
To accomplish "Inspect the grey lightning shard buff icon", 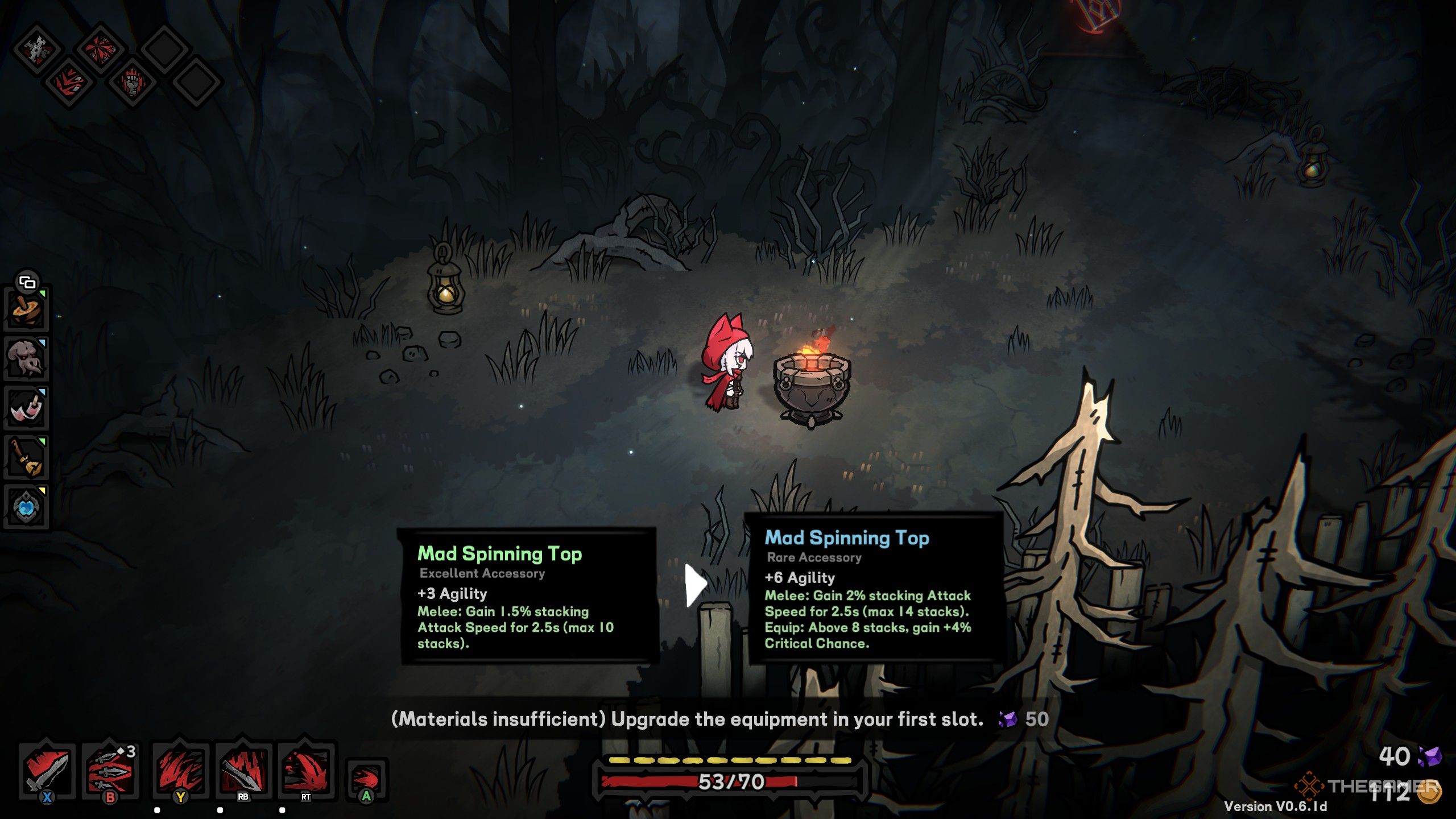I will [38, 48].
